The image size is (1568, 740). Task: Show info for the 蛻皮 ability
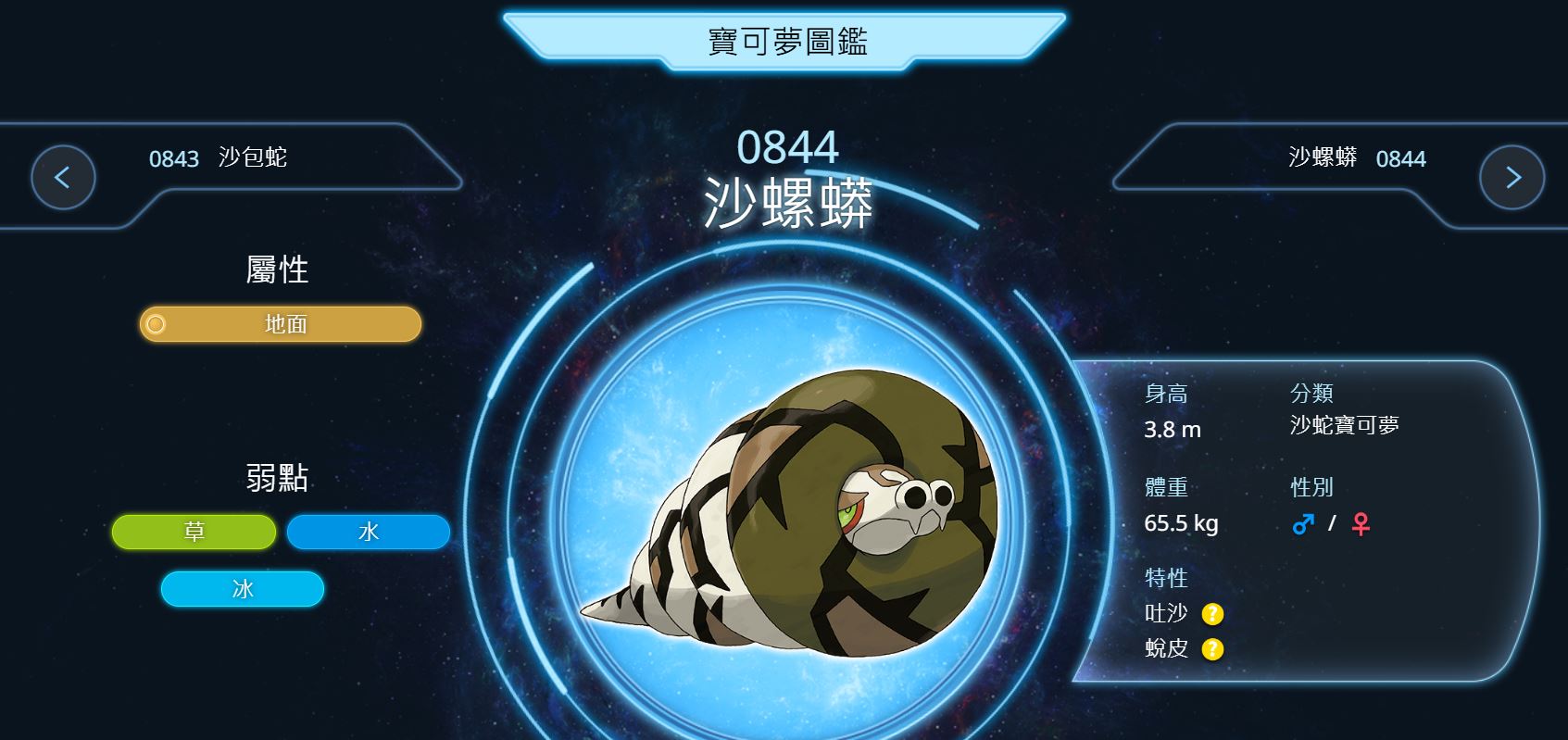(x=1212, y=649)
